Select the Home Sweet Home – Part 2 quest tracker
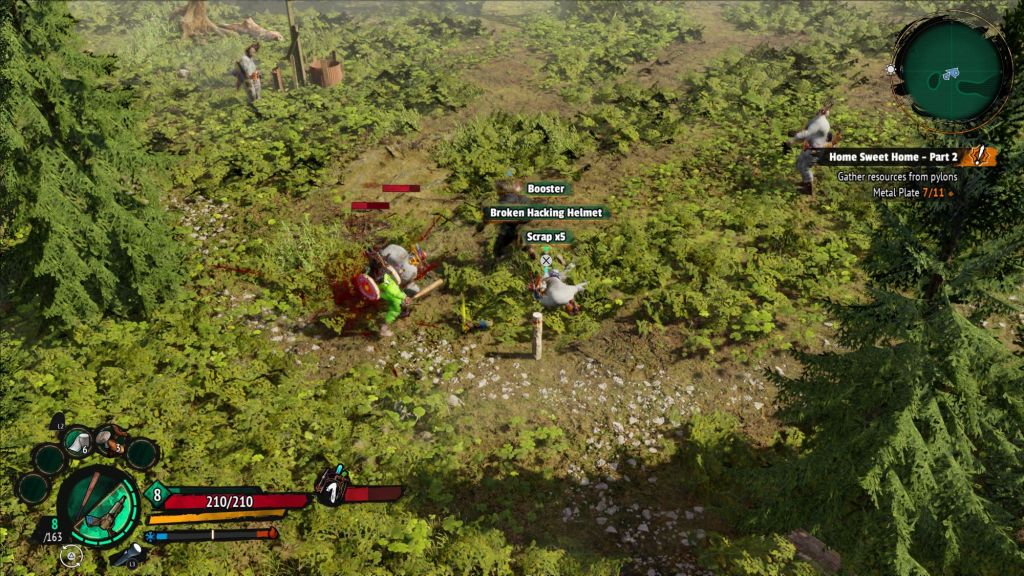 tap(892, 157)
